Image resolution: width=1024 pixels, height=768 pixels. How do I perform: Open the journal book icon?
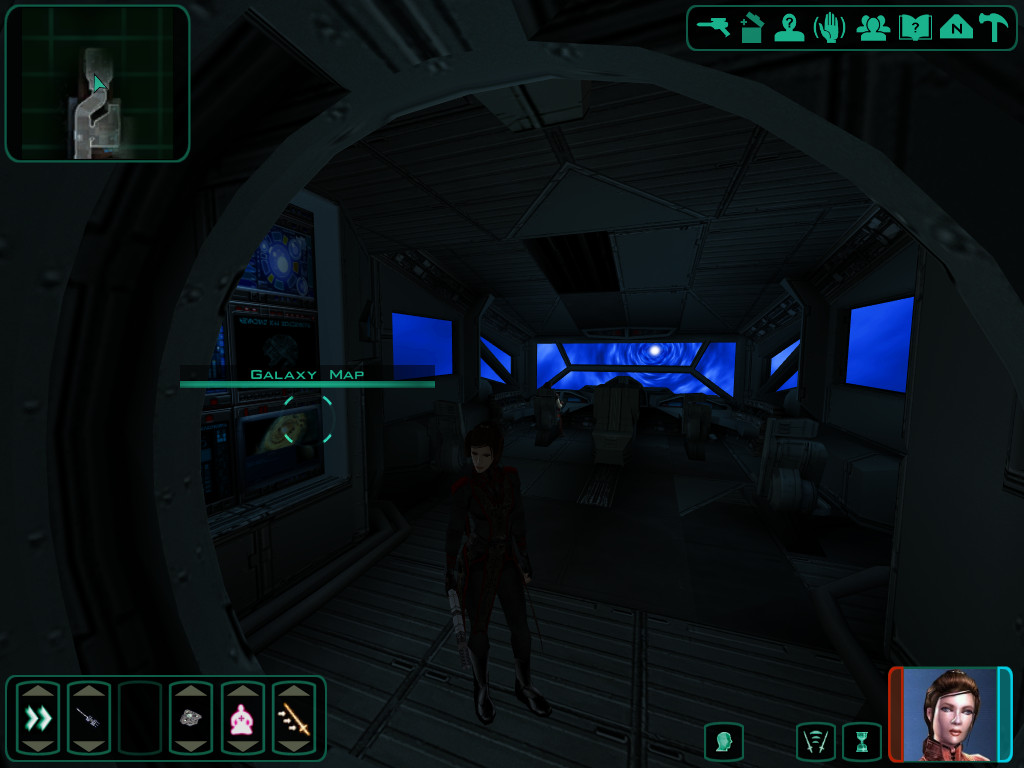pyautogui.click(x=915, y=28)
